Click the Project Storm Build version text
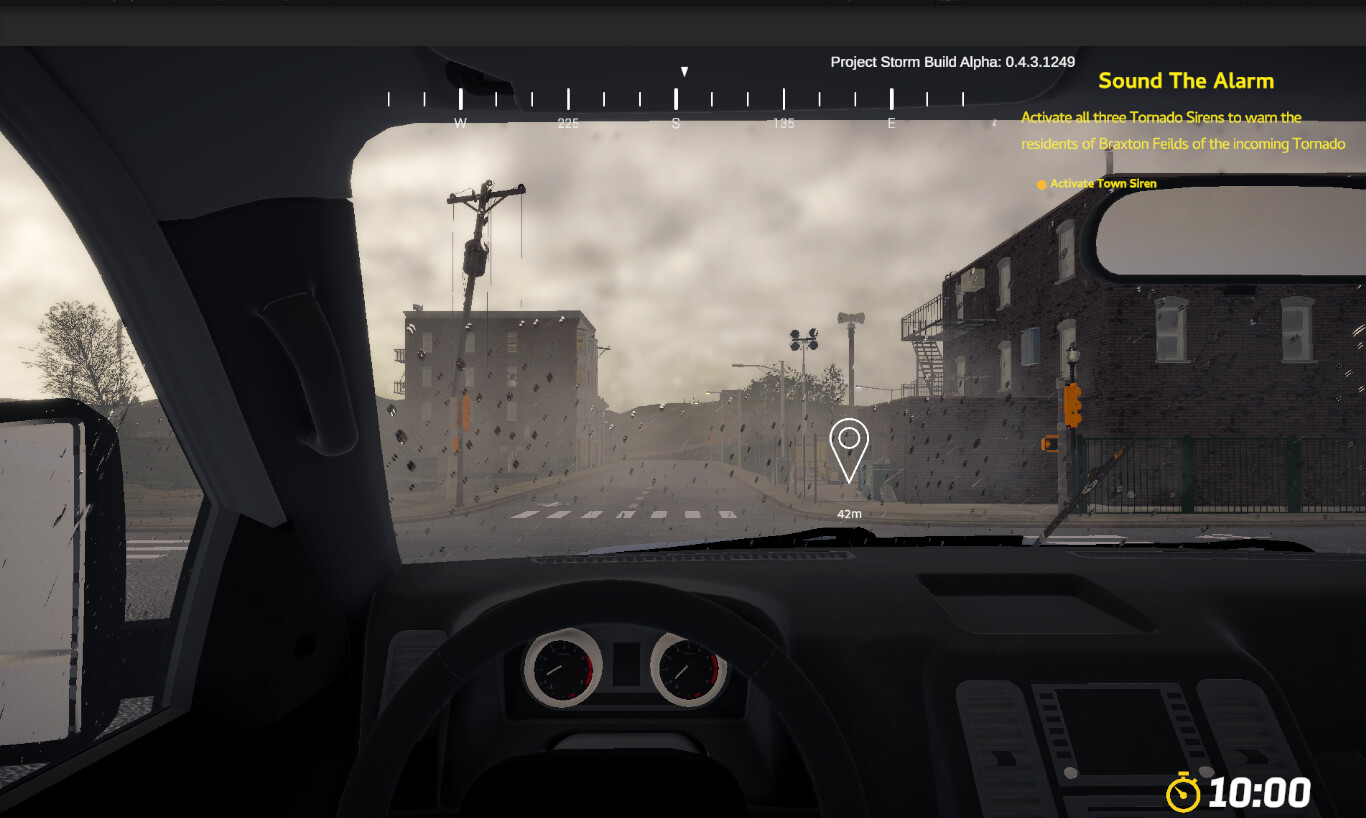 click(x=954, y=61)
